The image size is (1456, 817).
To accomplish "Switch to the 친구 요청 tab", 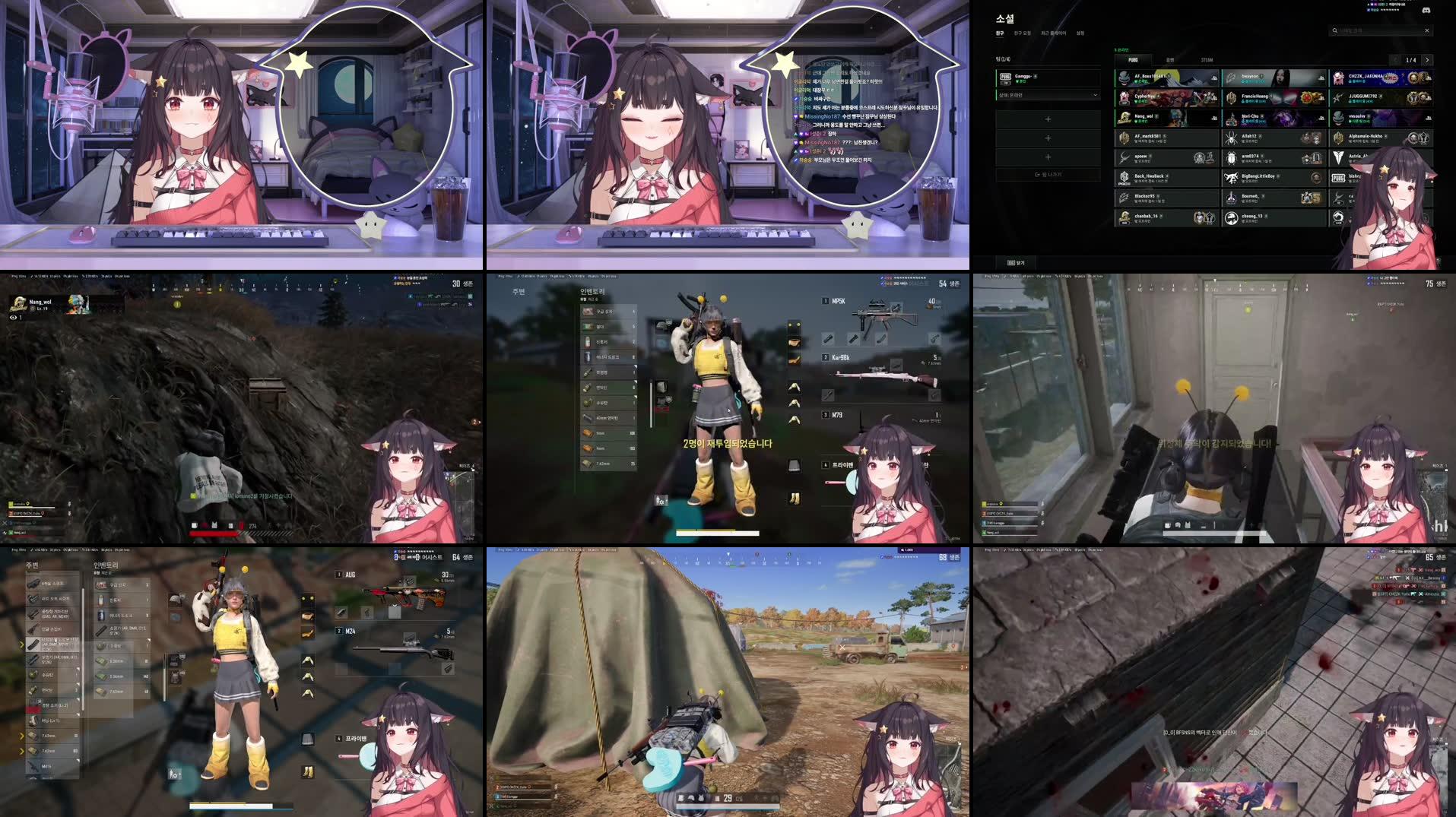I will [1023, 33].
